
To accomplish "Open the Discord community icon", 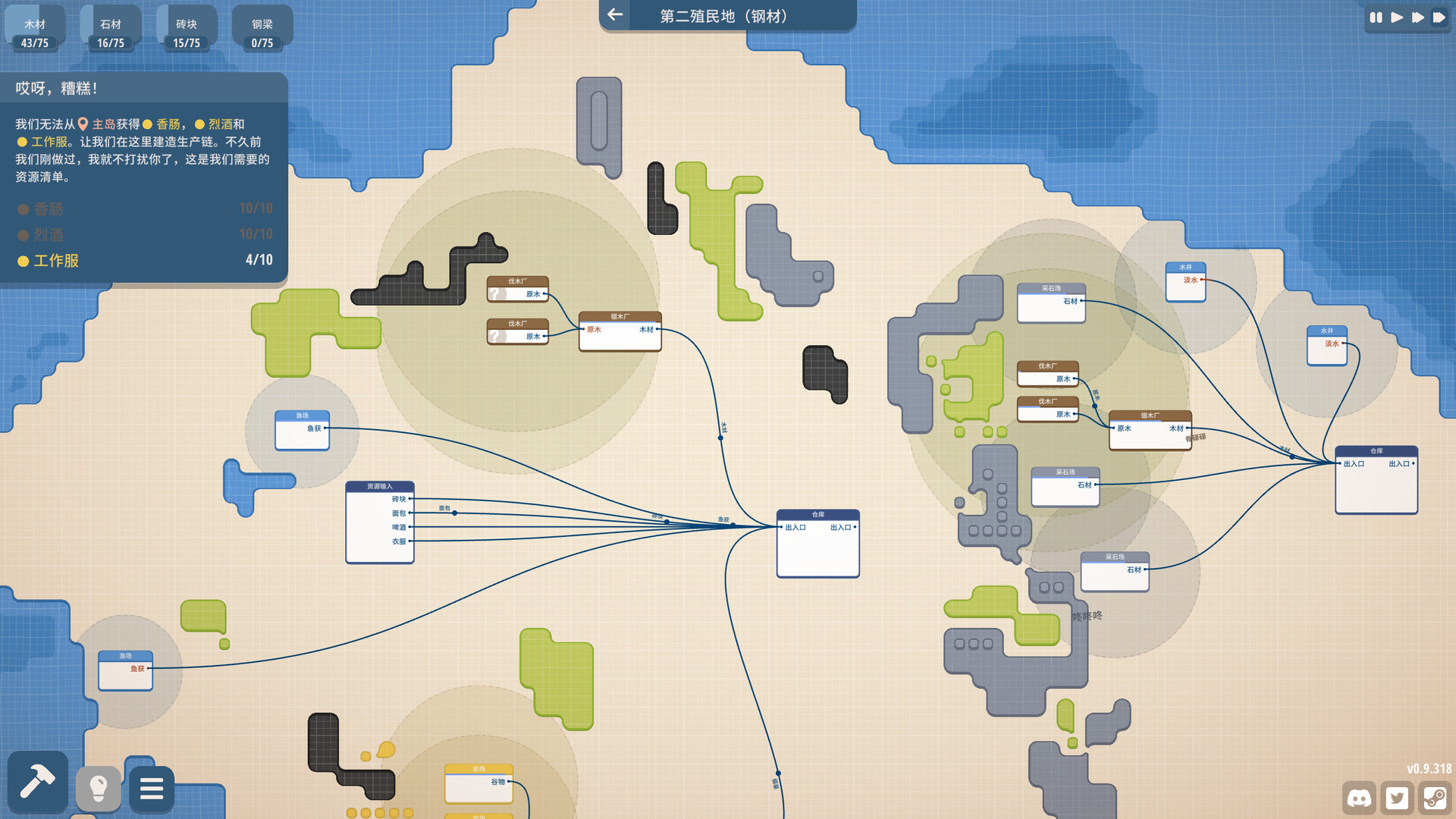I will click(1360, 799).
